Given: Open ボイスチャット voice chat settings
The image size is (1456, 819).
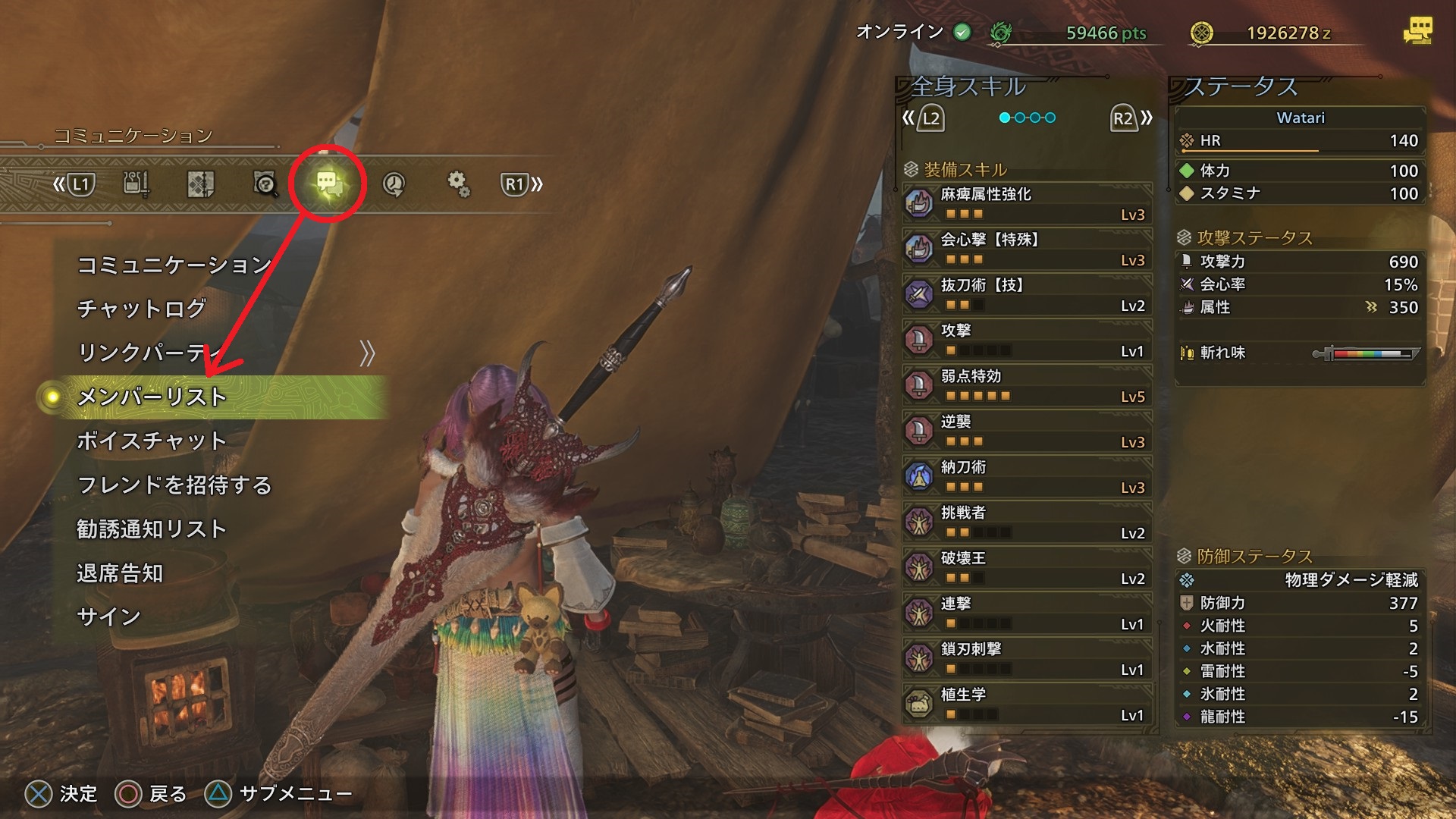Looking at the screenshot, I should 152,441.
